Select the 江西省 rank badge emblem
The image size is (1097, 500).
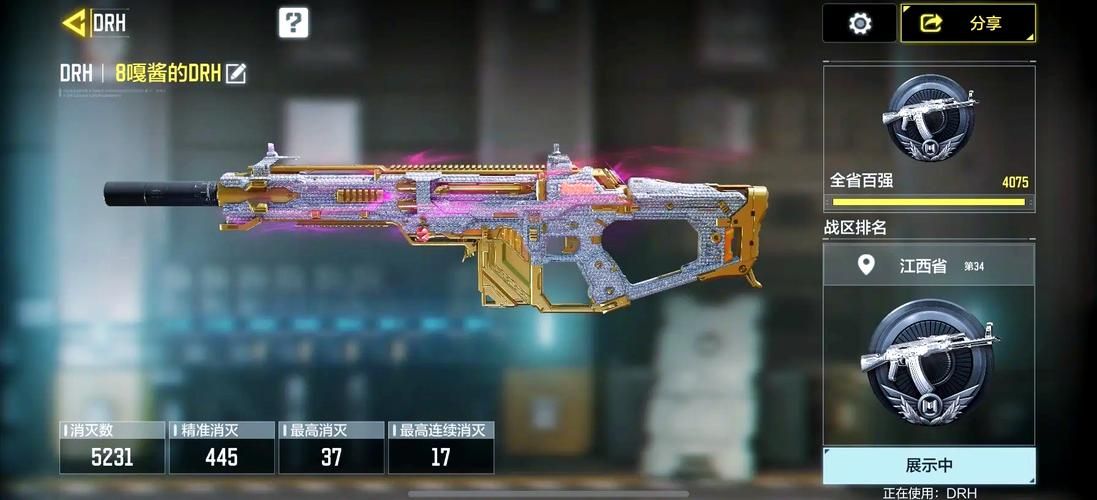[930, 363]
